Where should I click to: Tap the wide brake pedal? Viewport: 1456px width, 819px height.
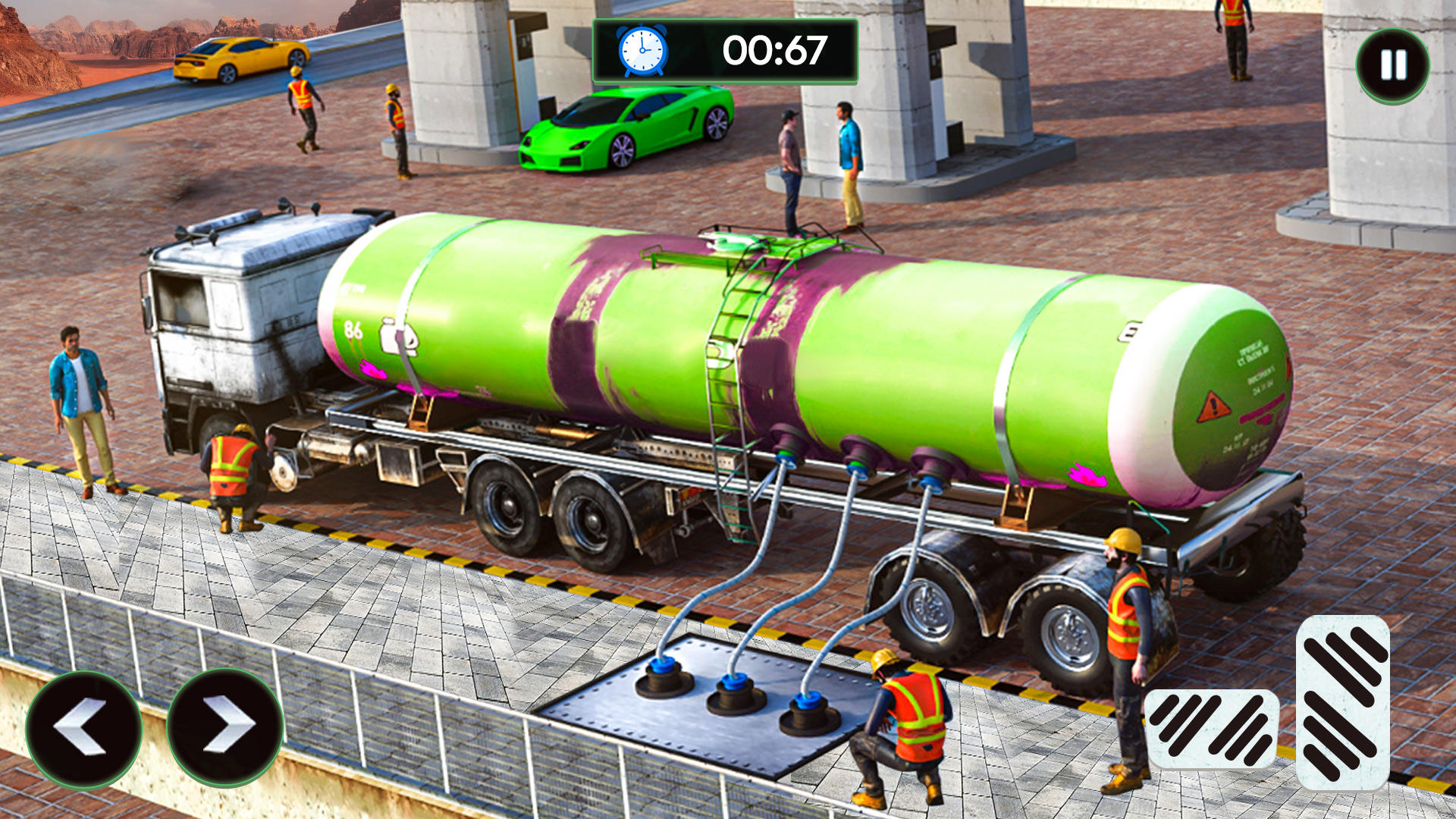pos(1211,728)
